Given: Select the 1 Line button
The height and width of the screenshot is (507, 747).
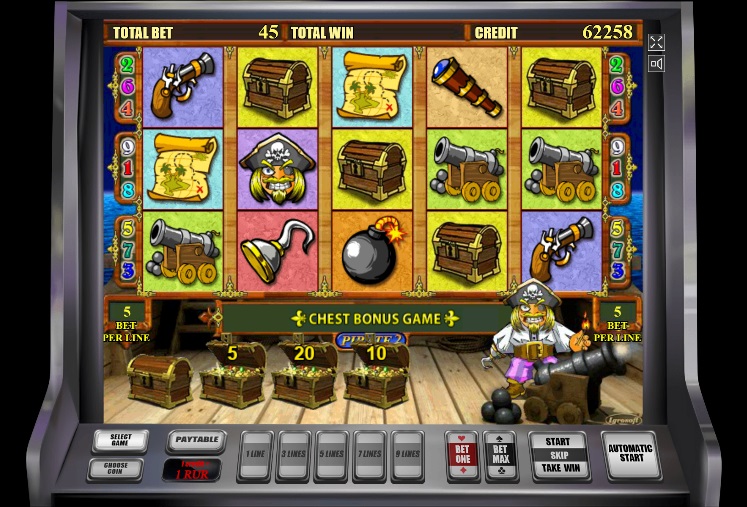Looking at the screenshot, I should tap(256, 455).
